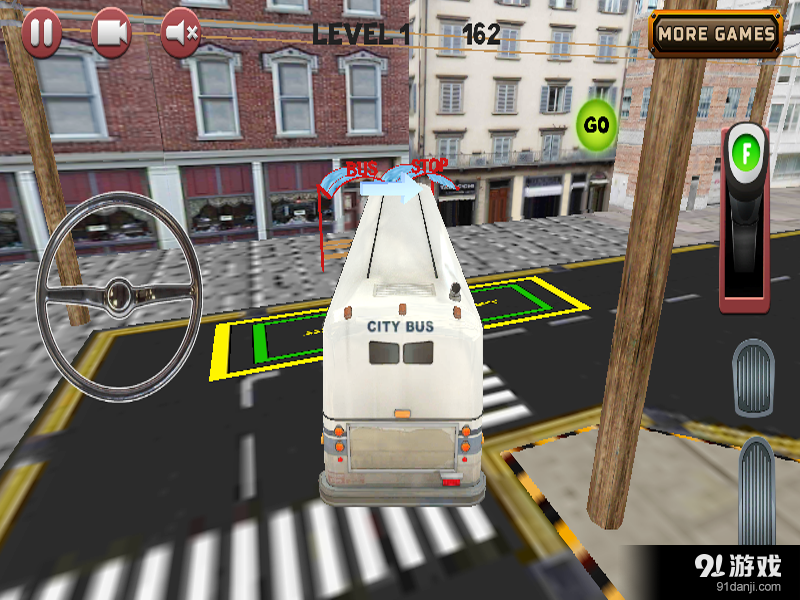Toggle sound with the speaker mute button
Viewport: 800px width, 600px height.
coord(181,33)
